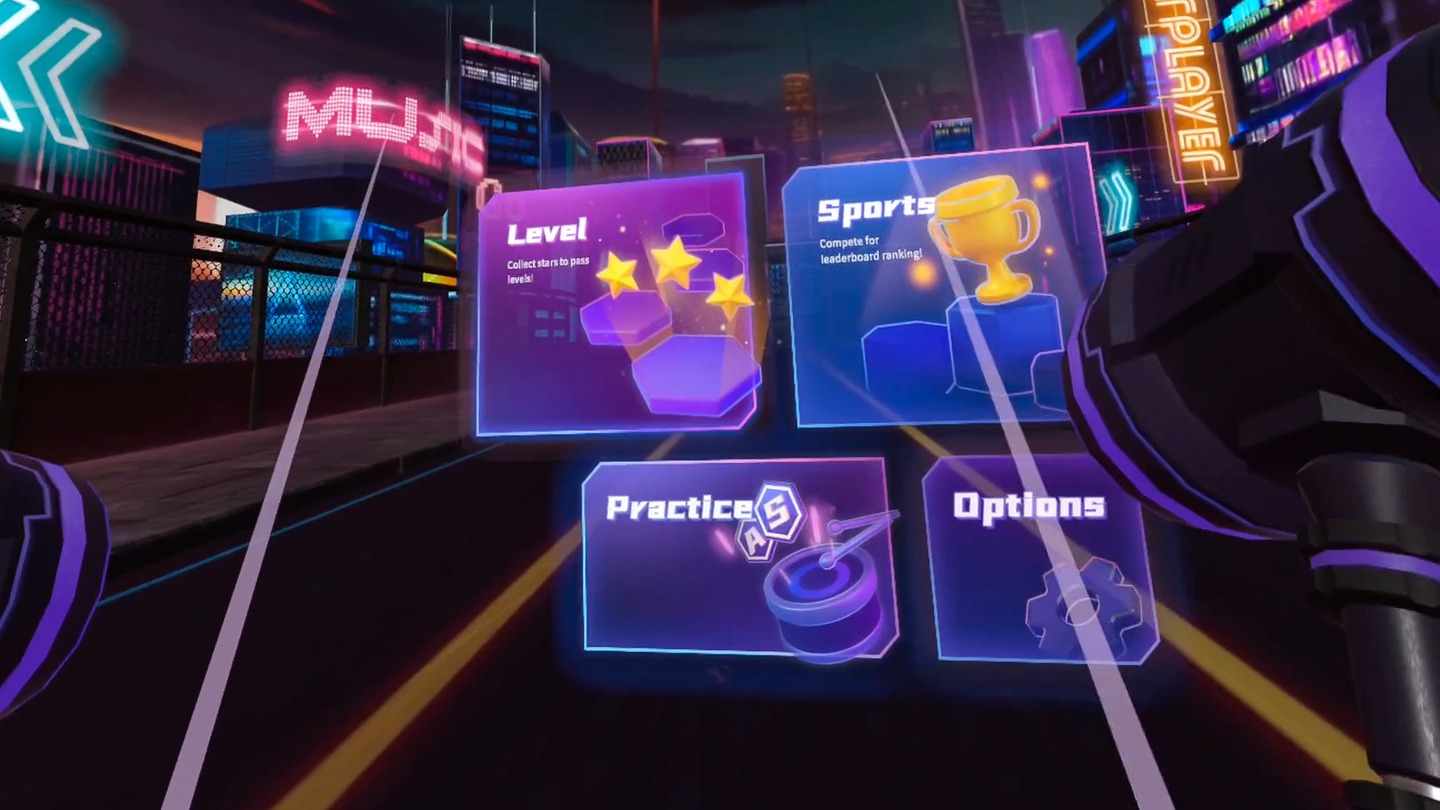Select the Level heading title
The image size is (1440, 810).
coord(545,232)
